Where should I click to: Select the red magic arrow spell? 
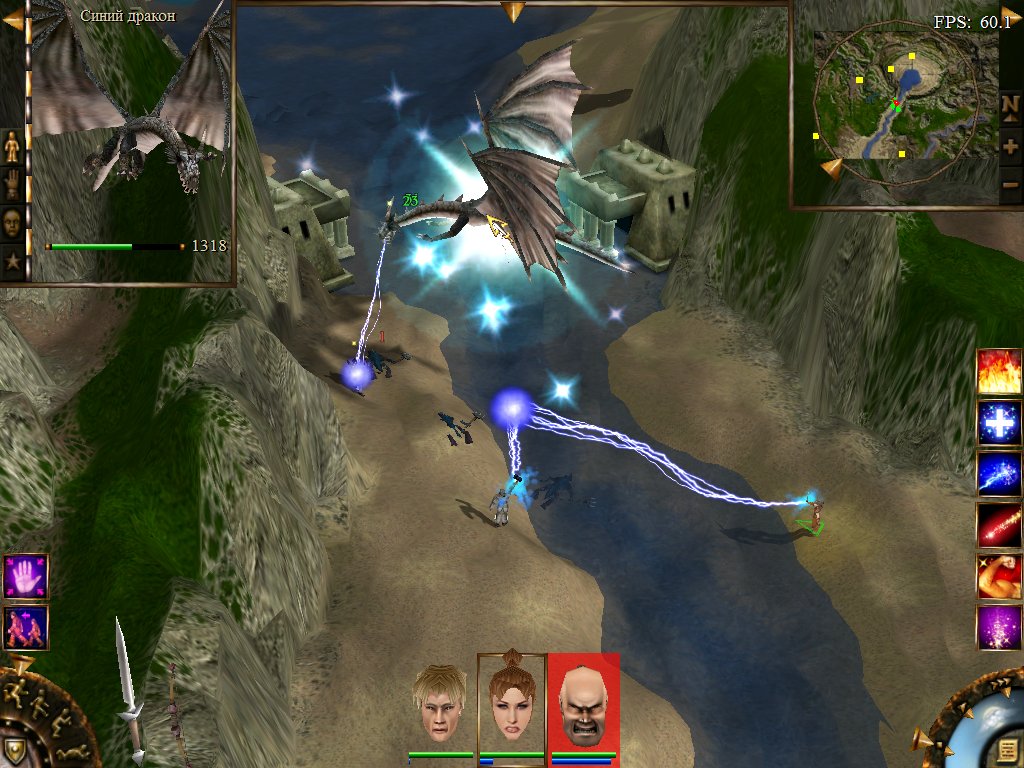[999, 525]
